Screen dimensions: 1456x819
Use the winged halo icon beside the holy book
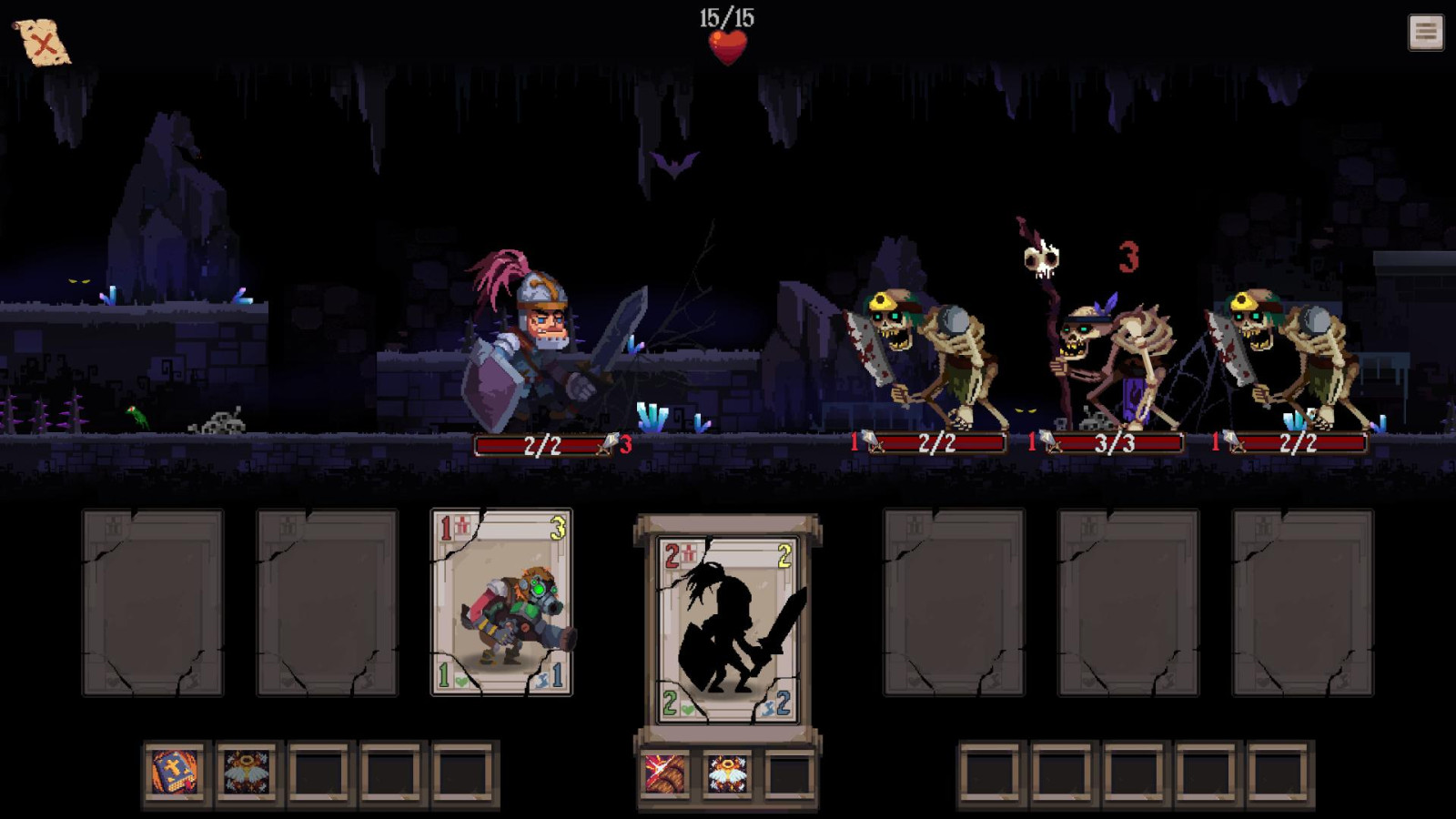[x=247, y=773]
